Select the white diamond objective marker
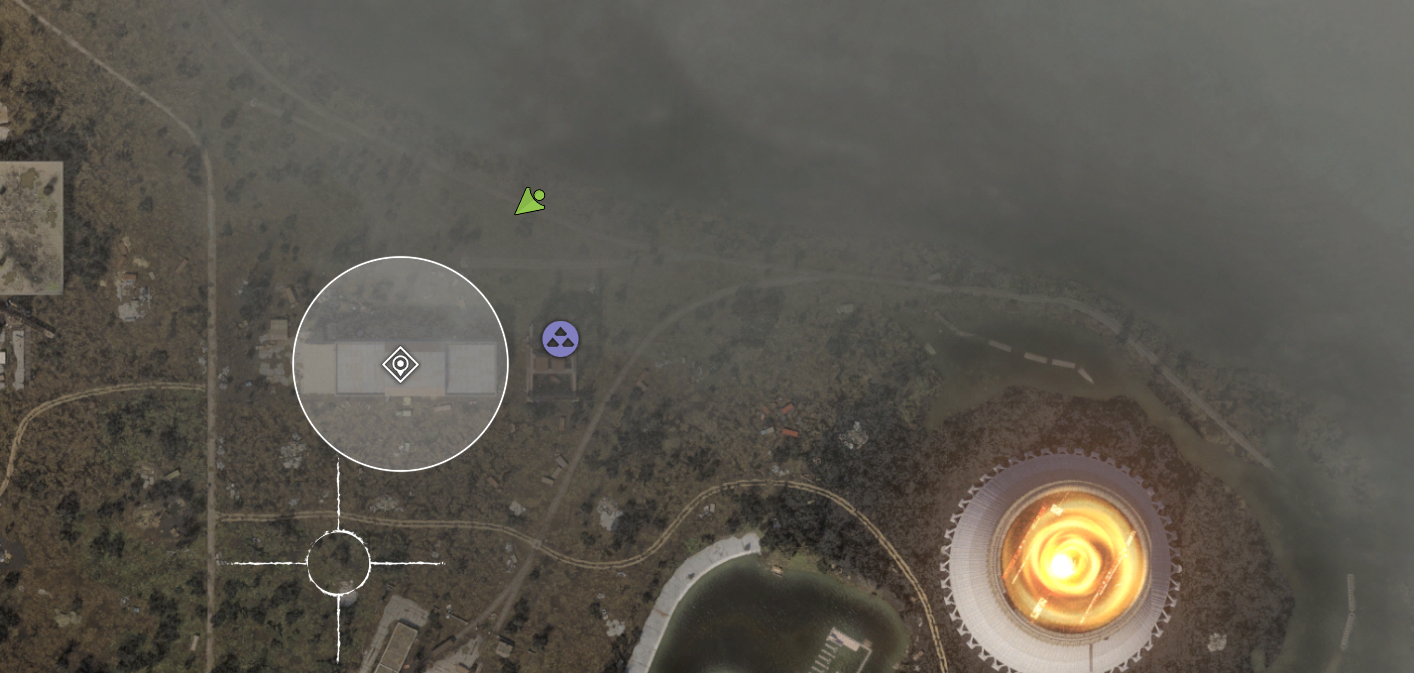 [400, 364]
